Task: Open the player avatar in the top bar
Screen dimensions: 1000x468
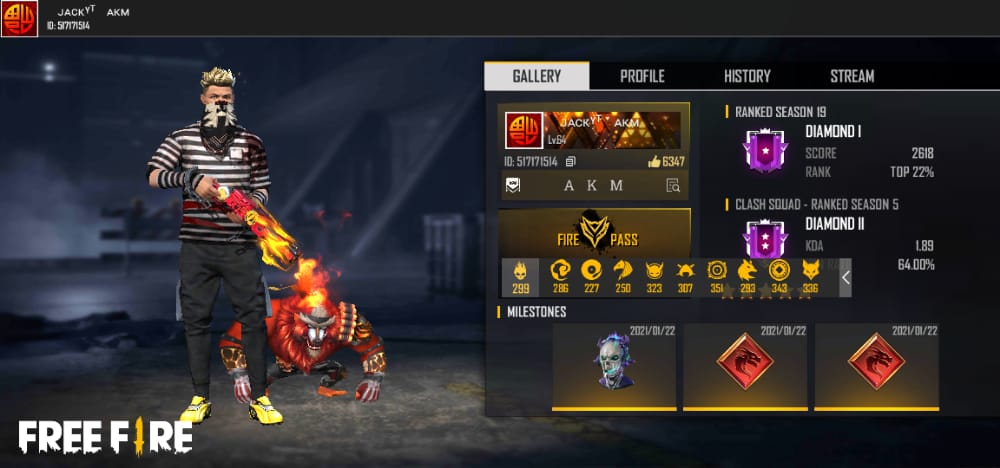Action: tap(19, 18)
